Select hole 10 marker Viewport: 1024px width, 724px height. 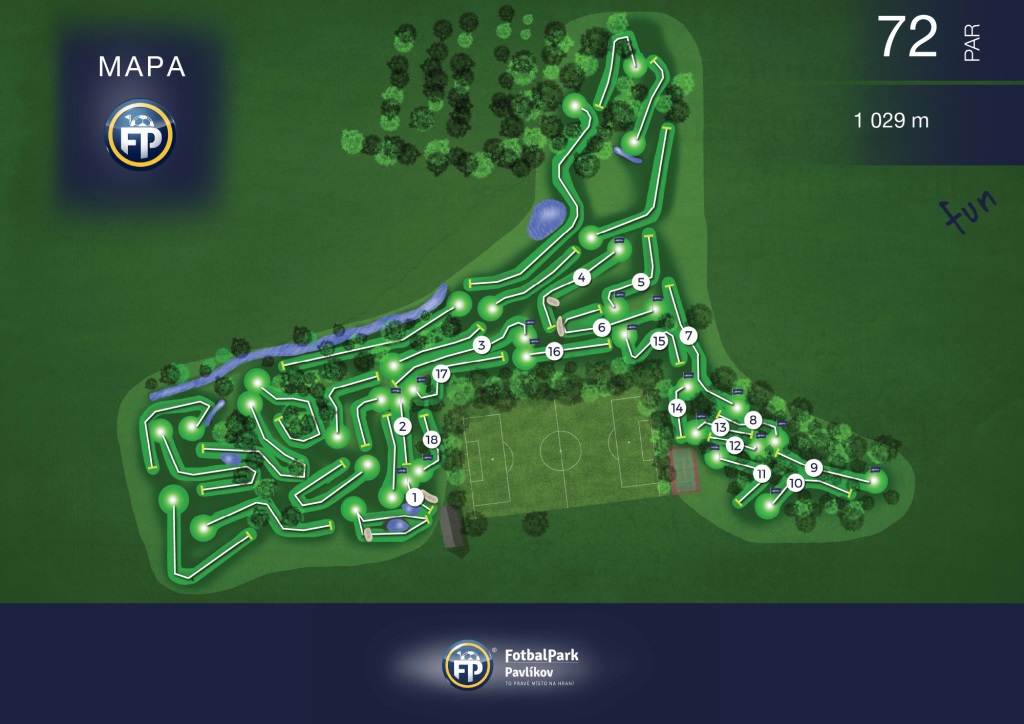[x=795, y=483]
